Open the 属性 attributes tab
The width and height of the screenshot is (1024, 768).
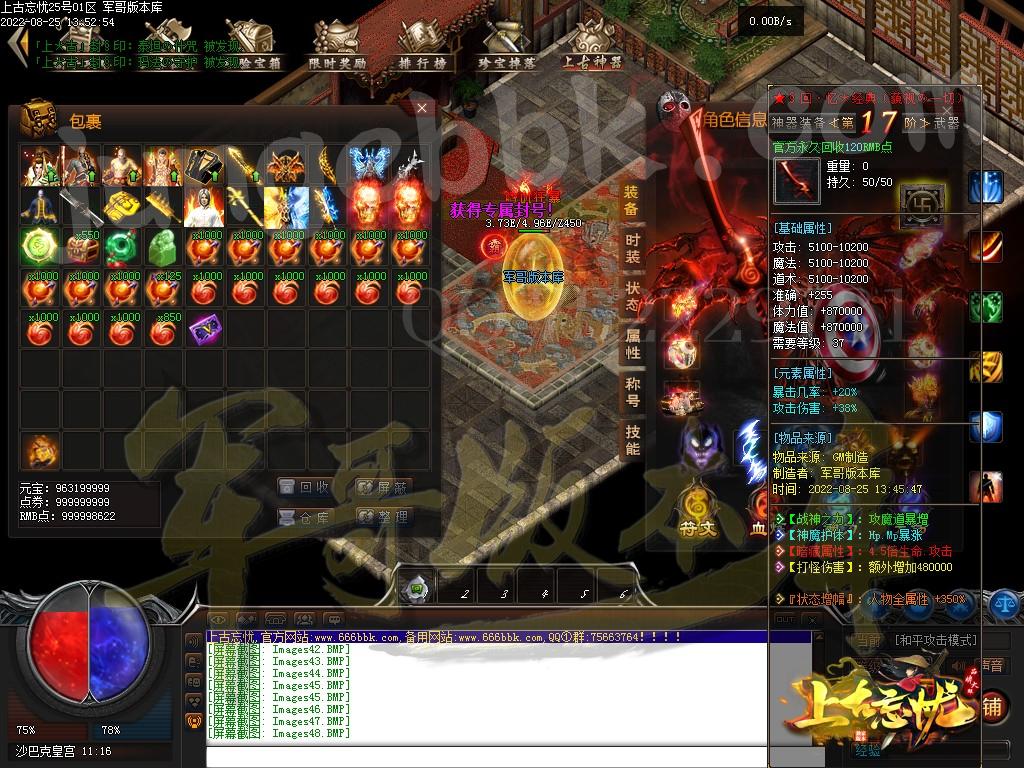coord(632,344)
